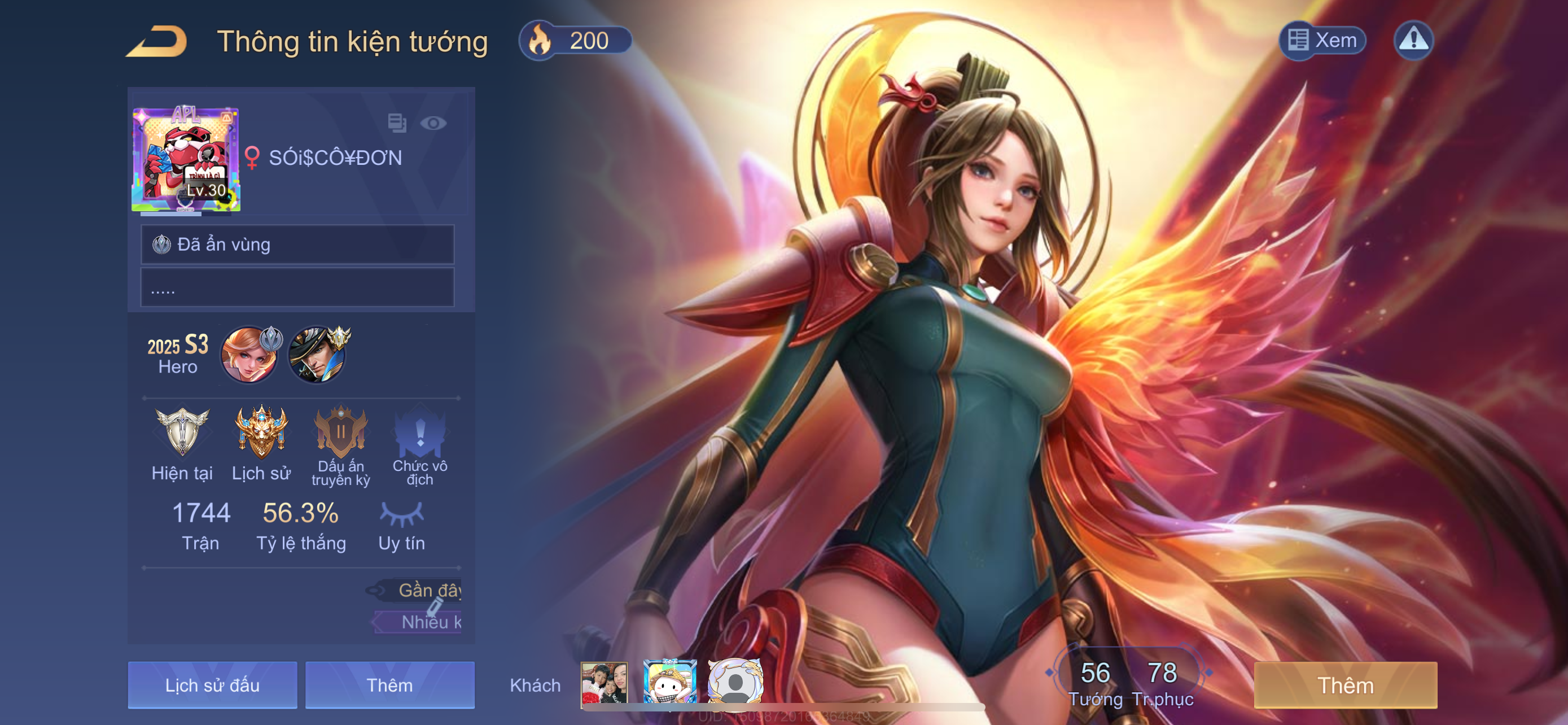Click the copy info icon

[x=397, y=123]
